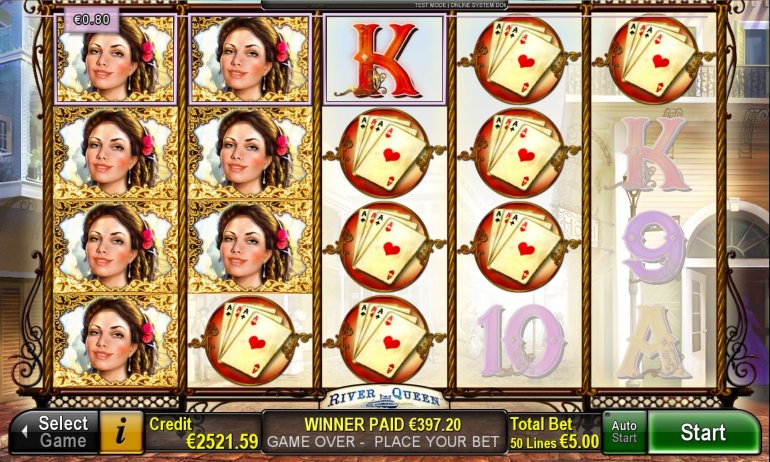Enable Auto Start mode
Viewport: 770px width, 462px height.
(624, 432)
